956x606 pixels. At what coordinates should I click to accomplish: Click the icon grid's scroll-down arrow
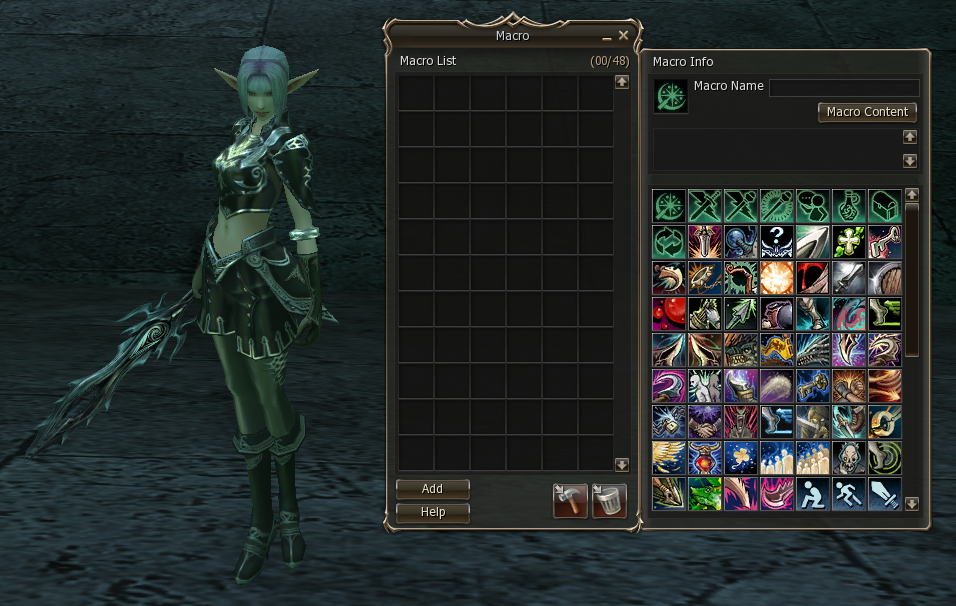pyautogui.click(x=911, y=504)
